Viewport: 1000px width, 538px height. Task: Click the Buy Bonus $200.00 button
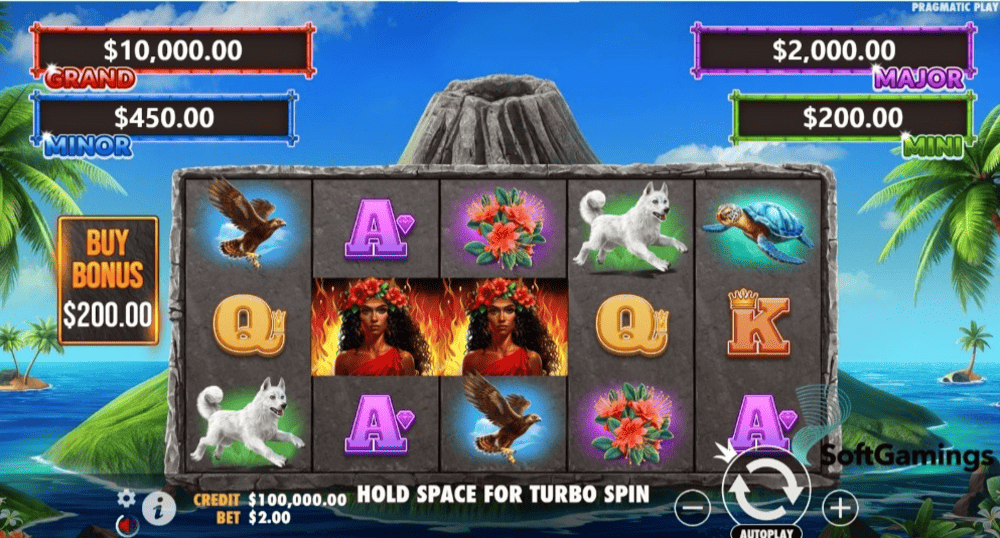[x=108, y=280]
